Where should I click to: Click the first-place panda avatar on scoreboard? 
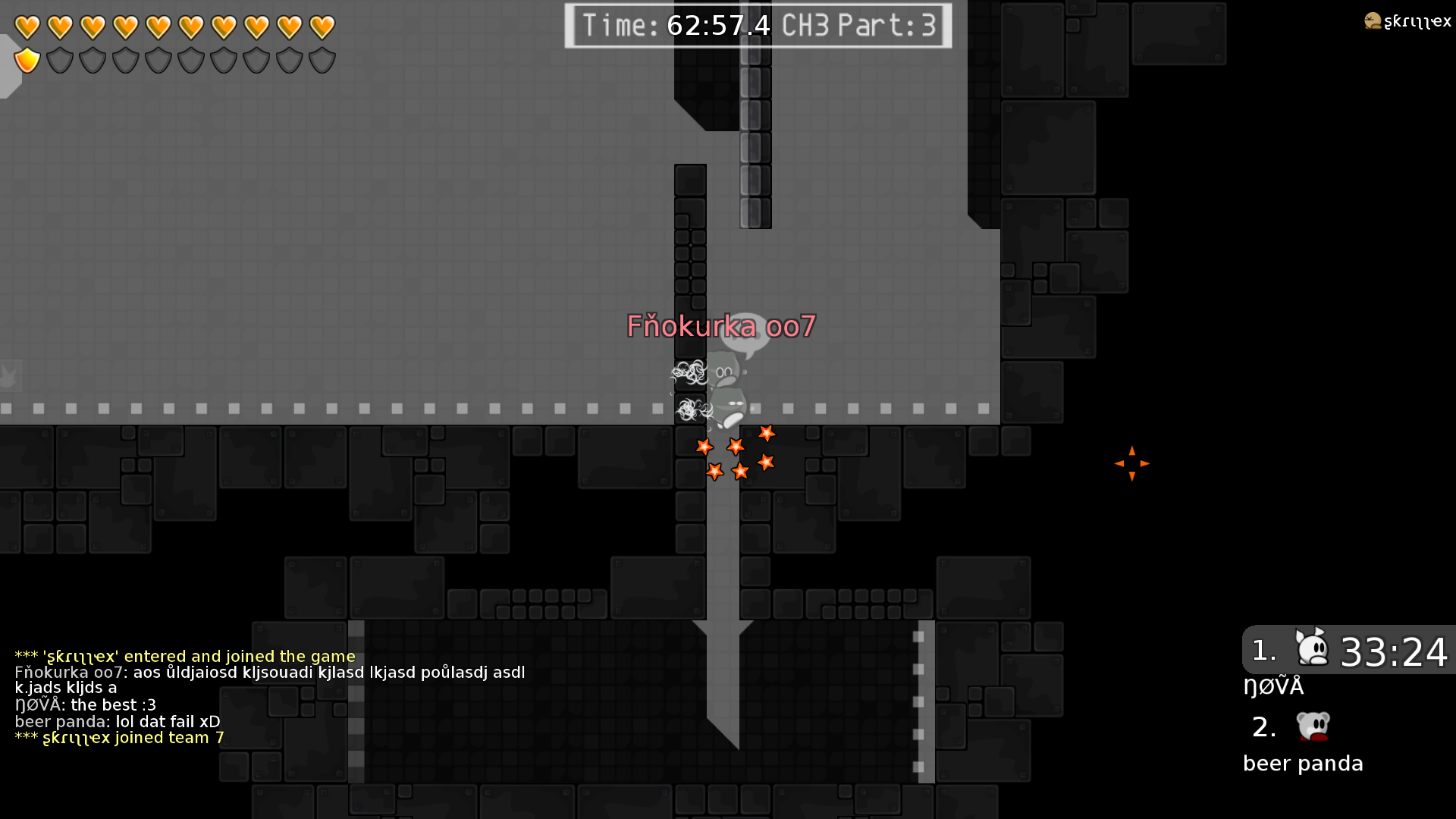coord(1310,648)
